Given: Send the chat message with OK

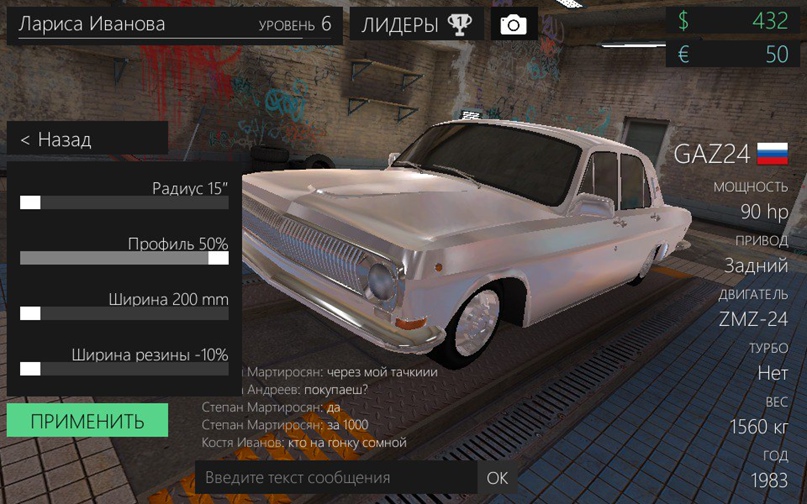Looking at the screenshot, I should (497, 478).
